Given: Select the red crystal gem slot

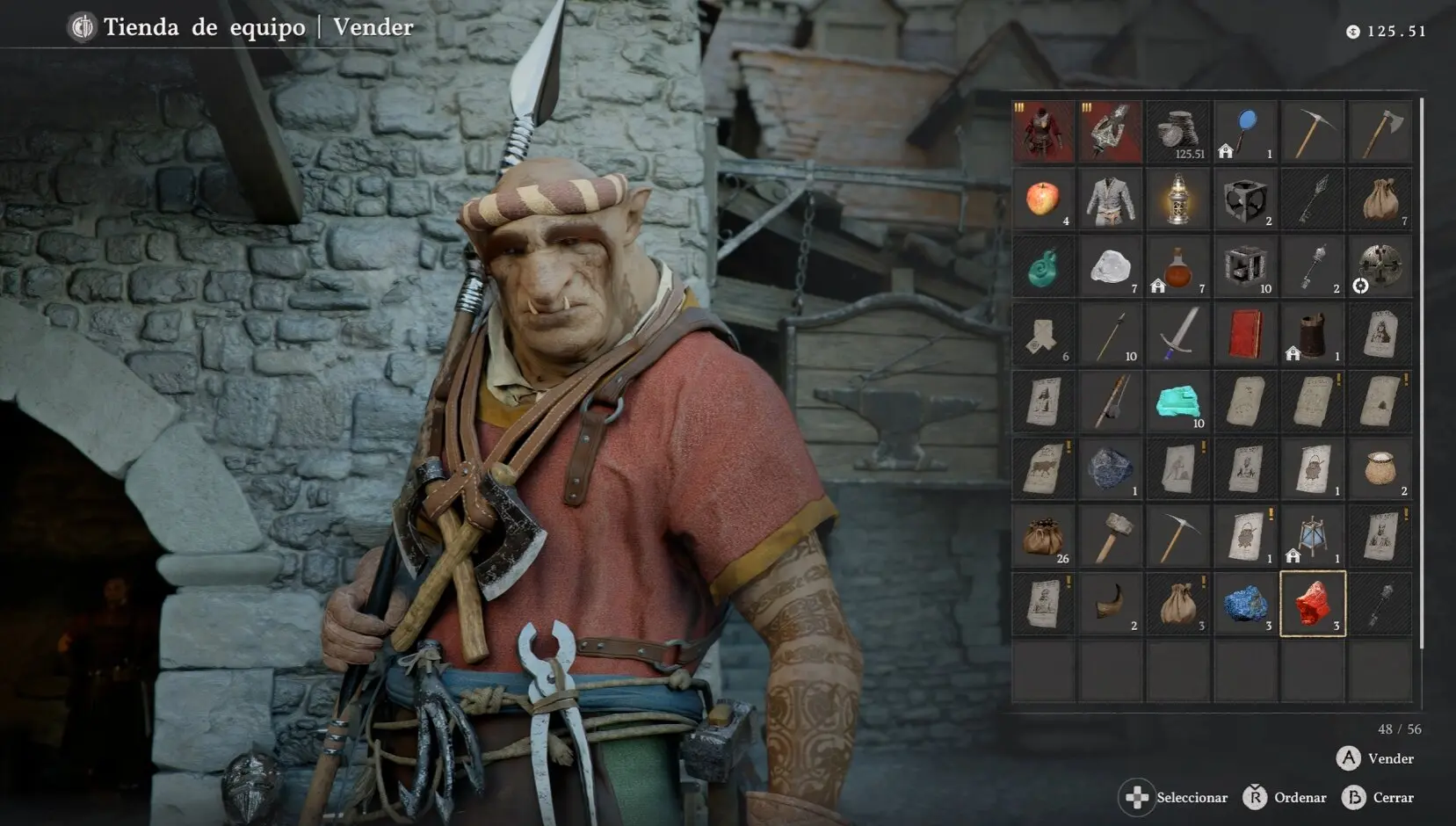Looking at the screenshot, I should 1313,605.
